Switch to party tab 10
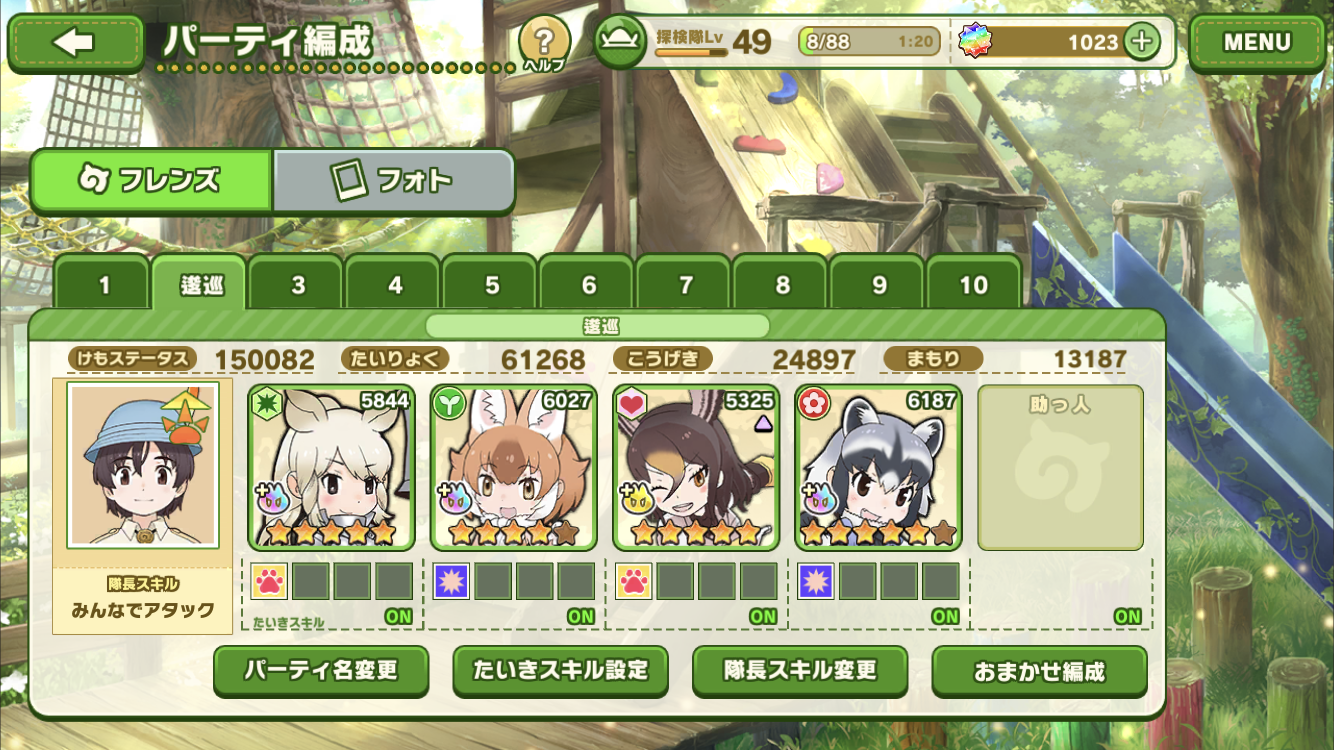Image resolution: width=1334 pixels, height=750 pixels. 974,285
